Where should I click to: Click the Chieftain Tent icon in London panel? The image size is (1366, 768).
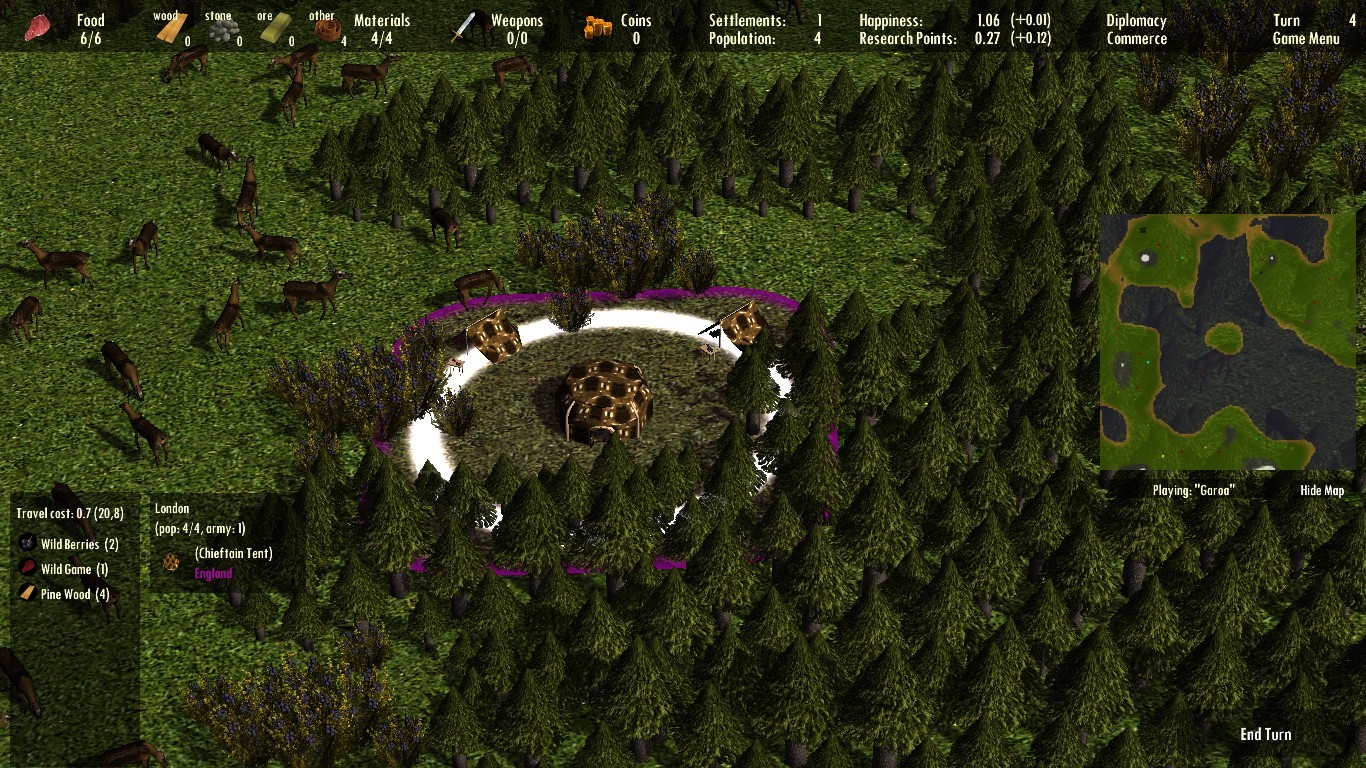(x=170, y=561)
